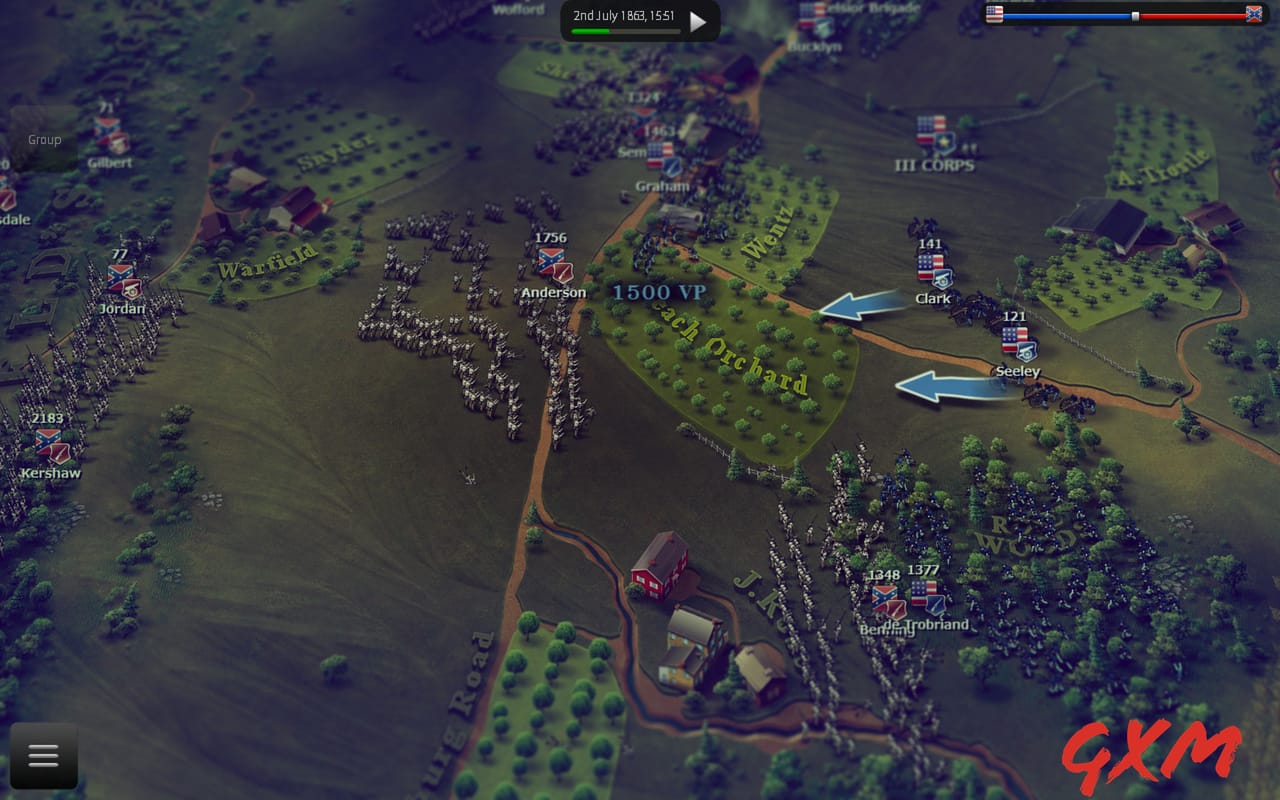Image resolution: width=1280 pixels, height=800 pixels.
Task: Click the army strength balance slider handle
Action: point(1136,14)
